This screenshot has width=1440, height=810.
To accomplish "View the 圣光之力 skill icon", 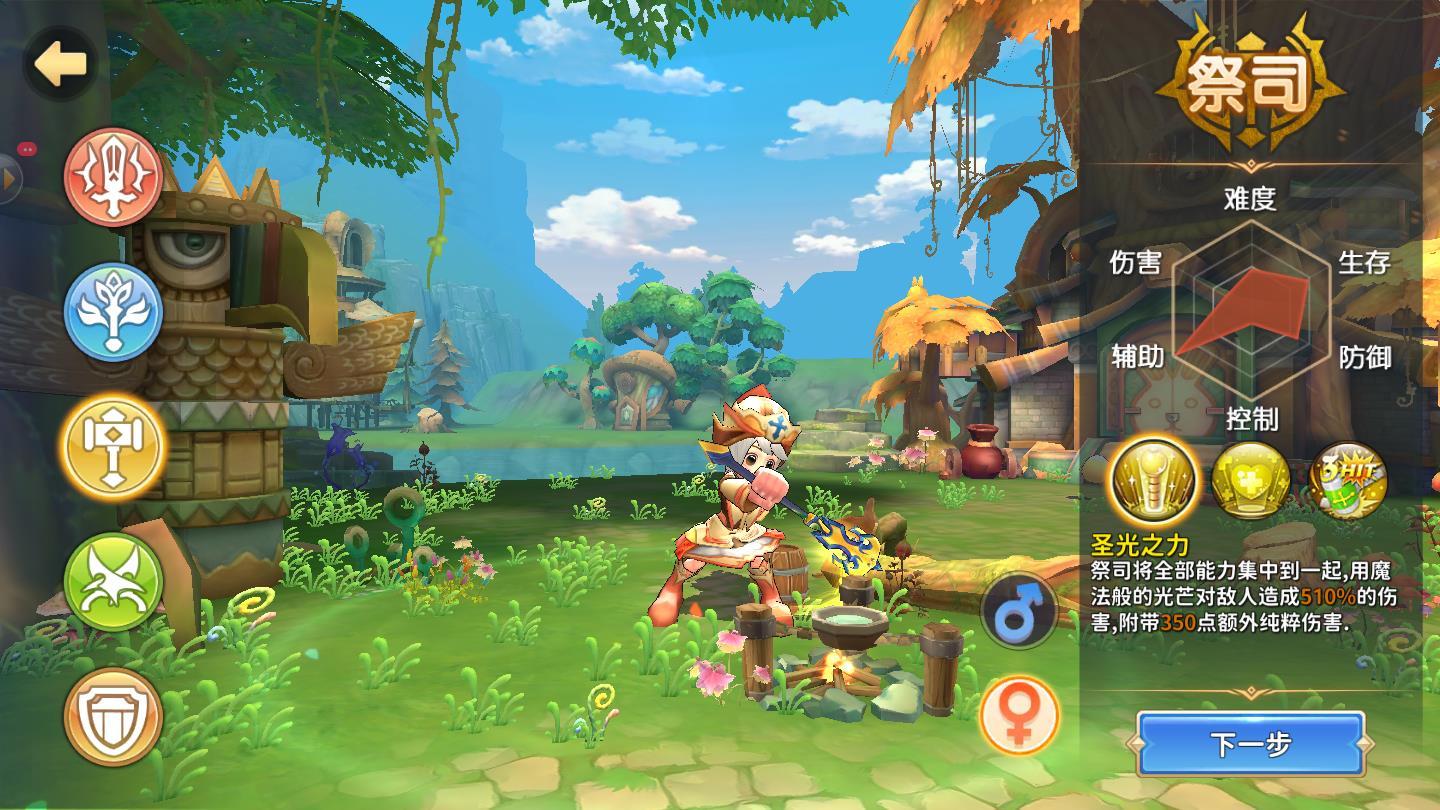I will pos(1155,482).
